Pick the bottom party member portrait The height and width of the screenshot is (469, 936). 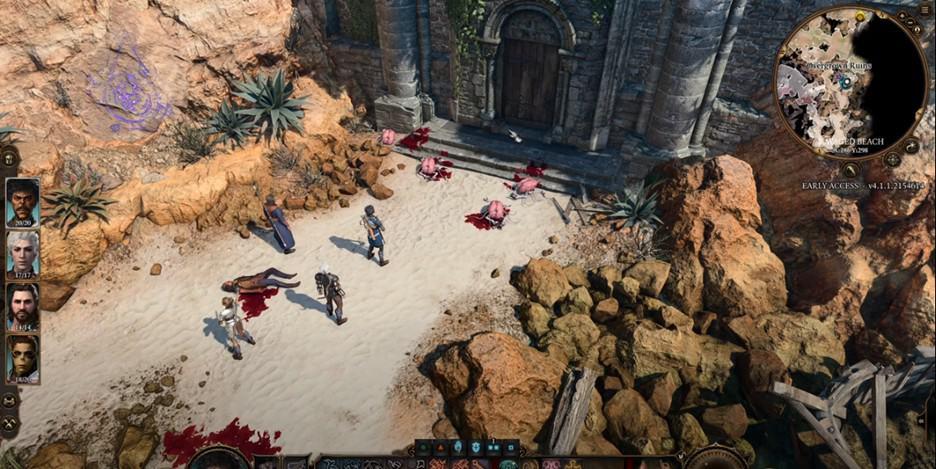pyautogui.click(x=22, y=358)
